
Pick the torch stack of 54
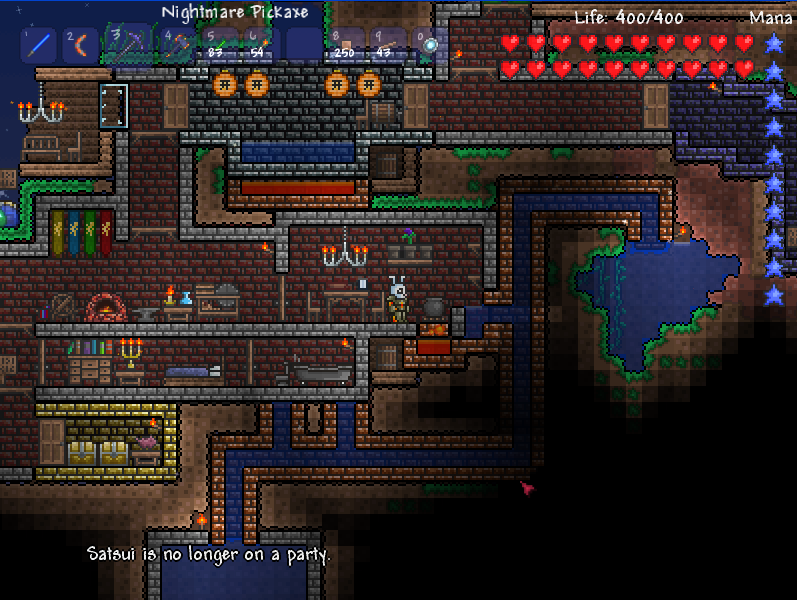tap(258, 45)
